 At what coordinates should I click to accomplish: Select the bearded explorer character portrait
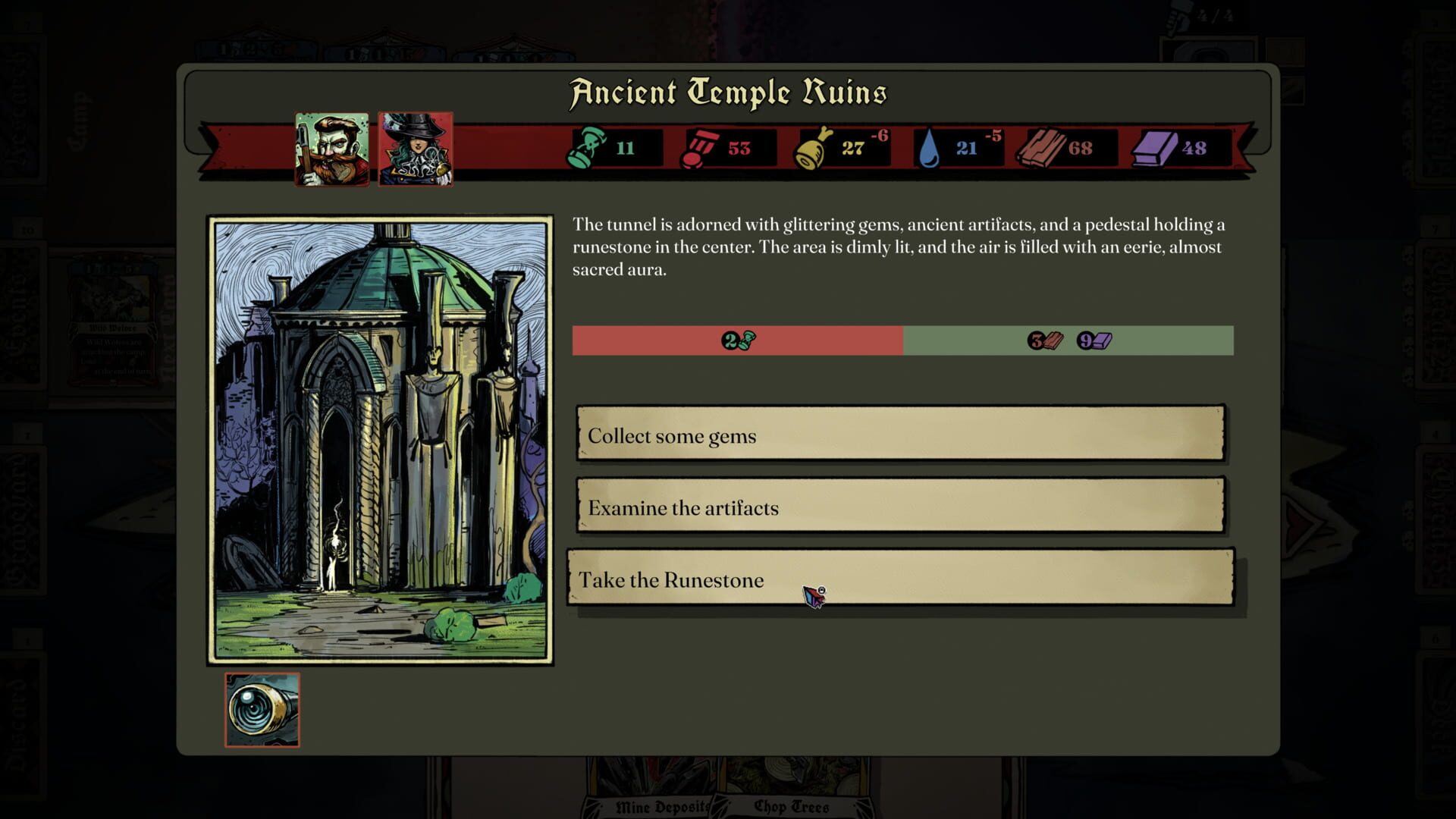332,149
